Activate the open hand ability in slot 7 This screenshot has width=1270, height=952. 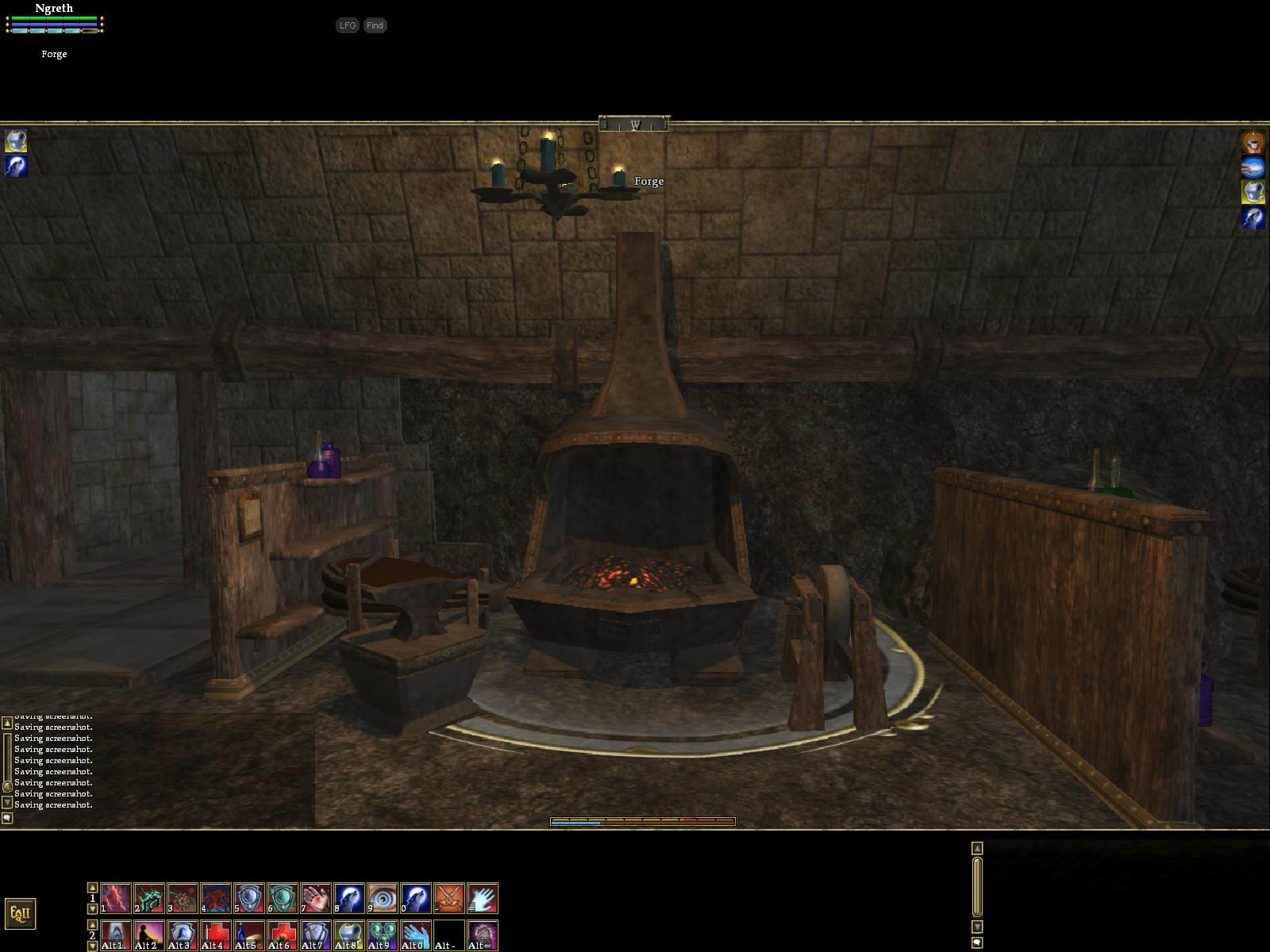316,898
